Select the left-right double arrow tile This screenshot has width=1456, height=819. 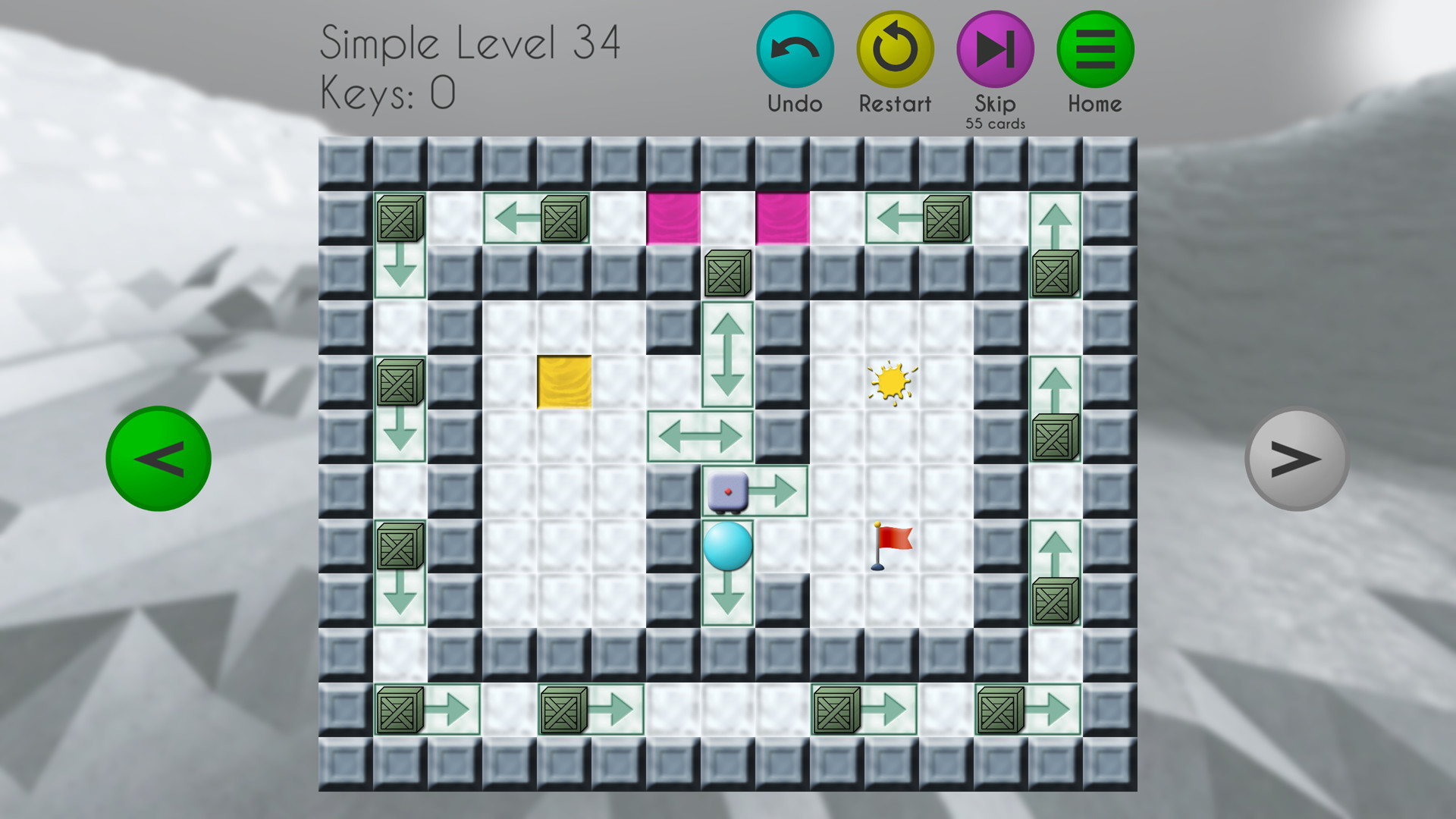coord(701,436)
